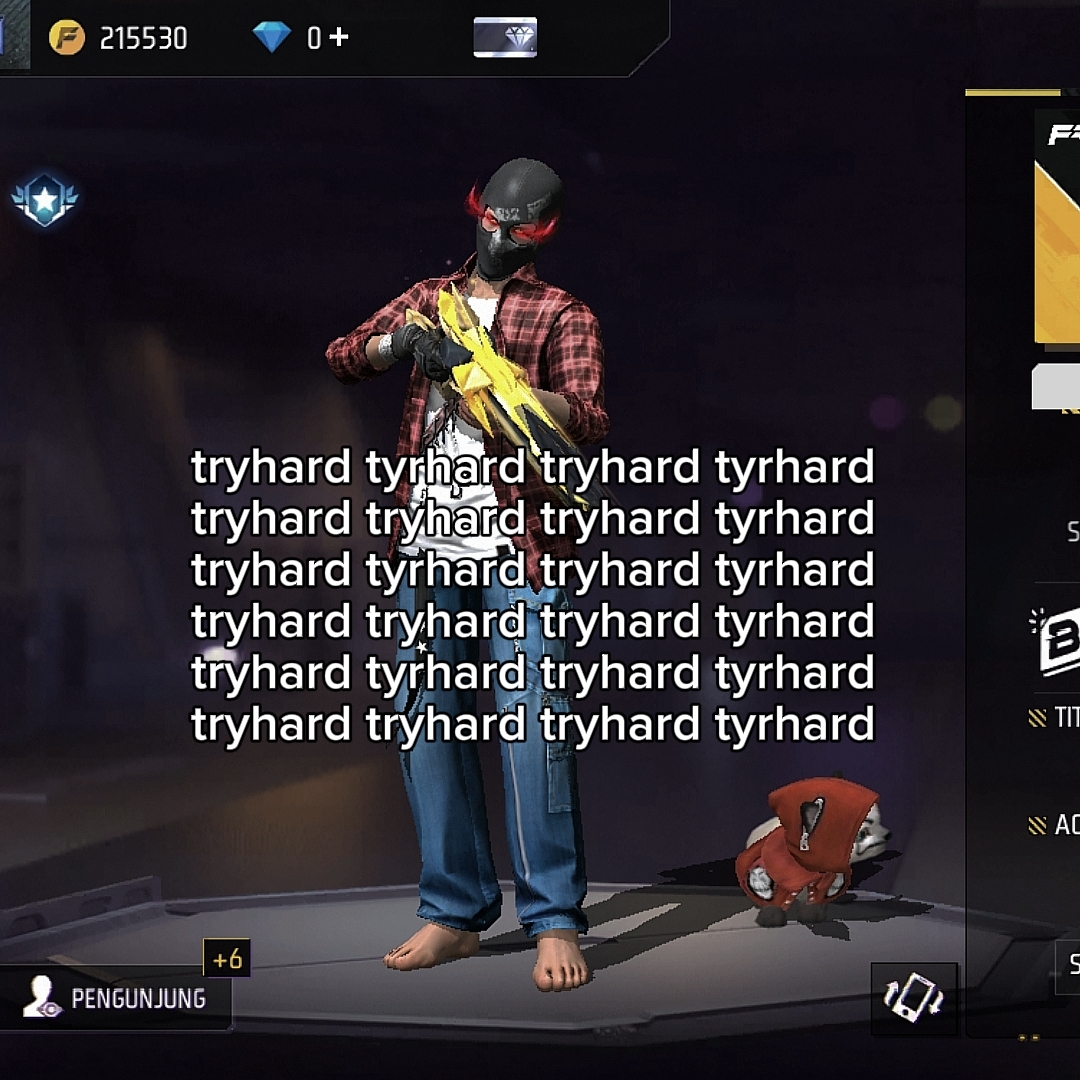
Task: Open the Pengunjung visitors list
Action: 116,998
